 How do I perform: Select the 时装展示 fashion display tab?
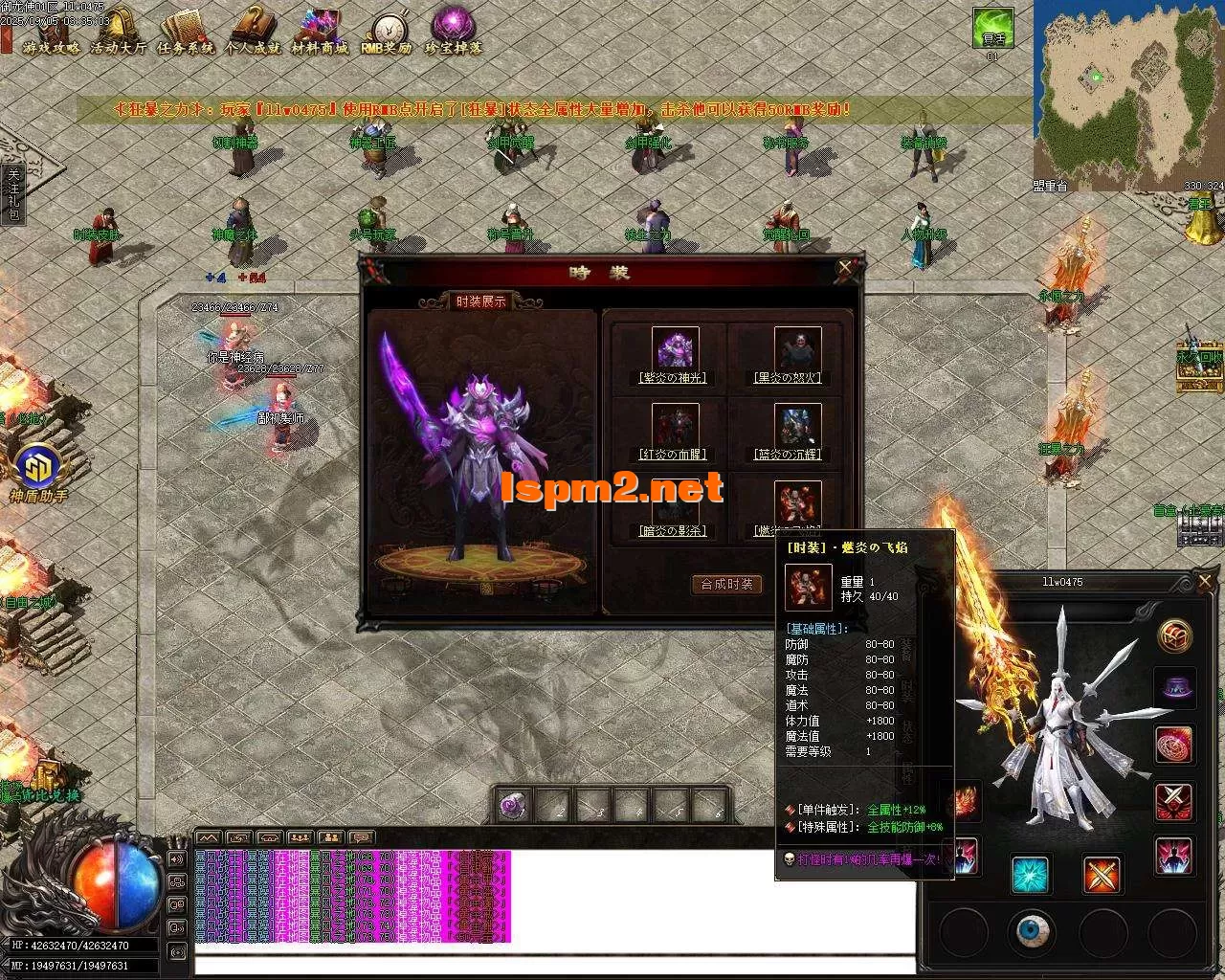[483, 299]
